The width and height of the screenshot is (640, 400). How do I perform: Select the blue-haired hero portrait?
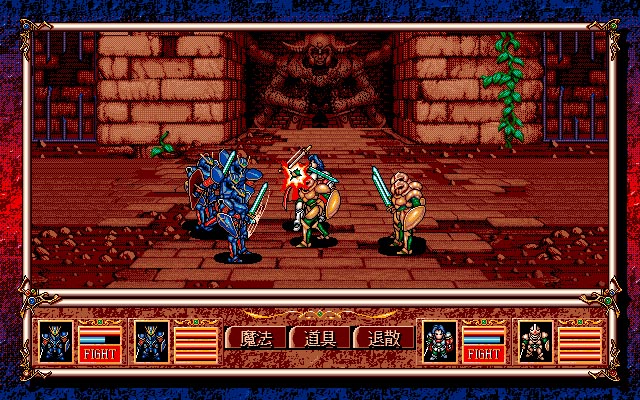click(x=440, y=341)
